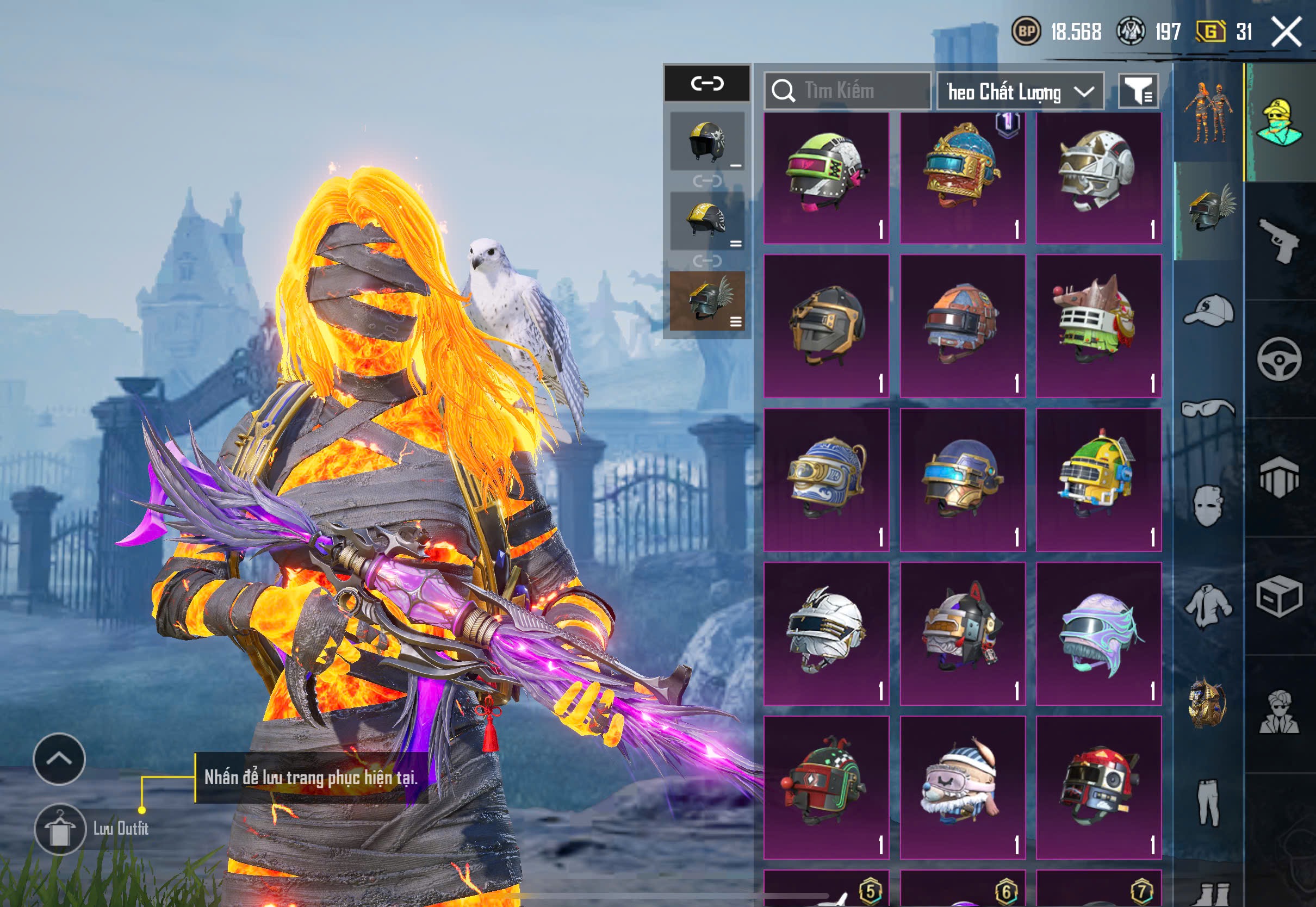The image size is (1316, 907).
Task: Choose the black helmet with gold trim
Action: tap(826, 325)
